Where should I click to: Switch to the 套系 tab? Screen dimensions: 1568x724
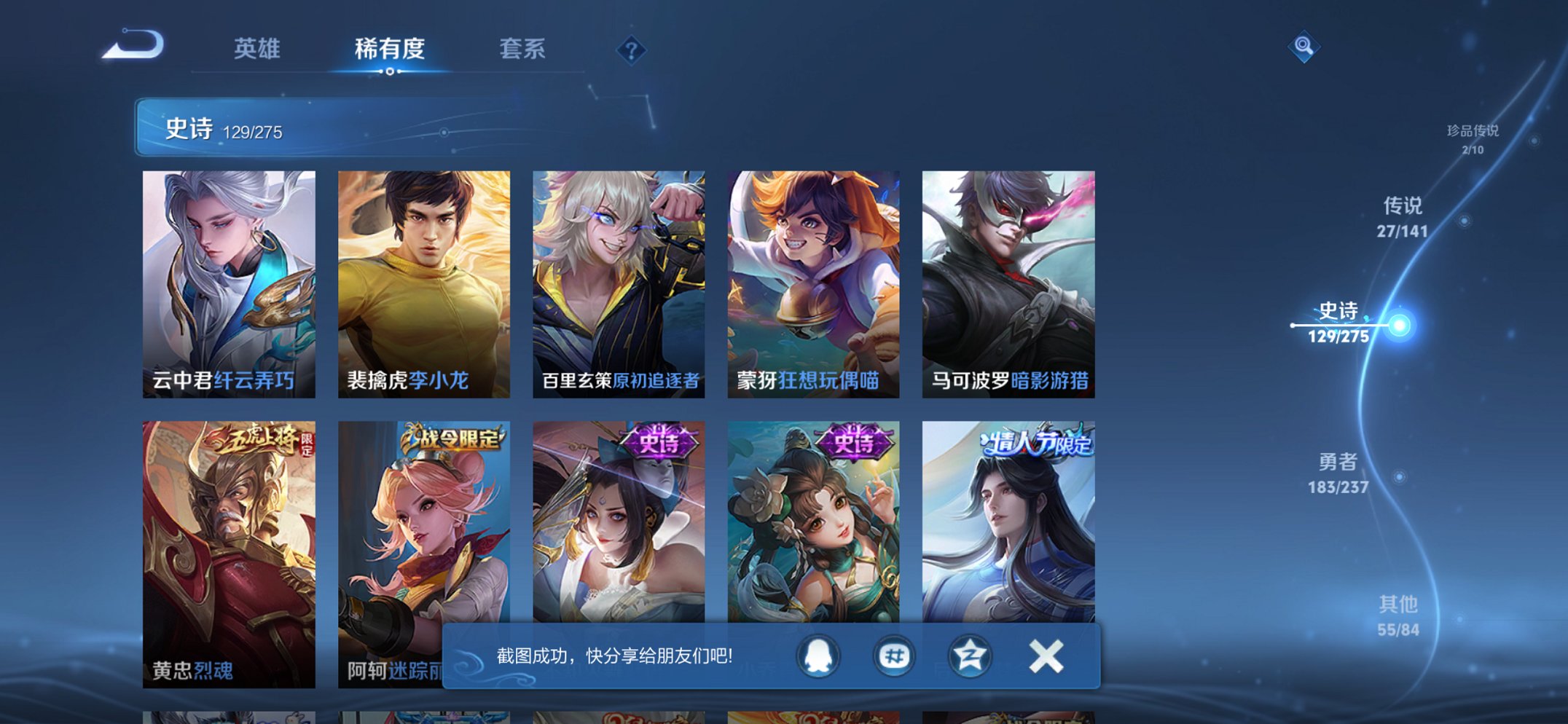click(x=523, y=50)
